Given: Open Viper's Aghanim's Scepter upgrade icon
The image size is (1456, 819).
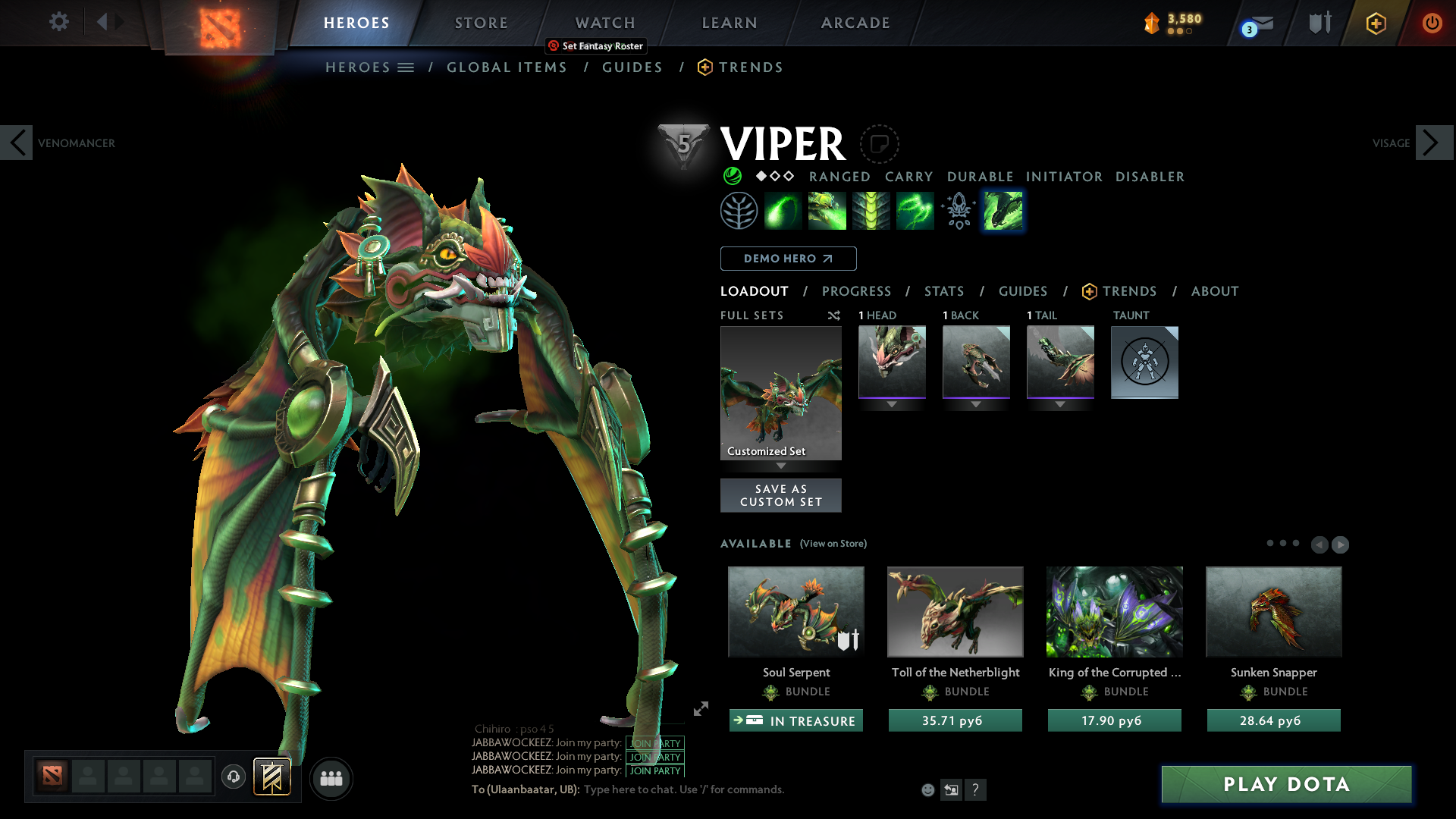Looking at the screenshot, I should [x=958, y=210].
